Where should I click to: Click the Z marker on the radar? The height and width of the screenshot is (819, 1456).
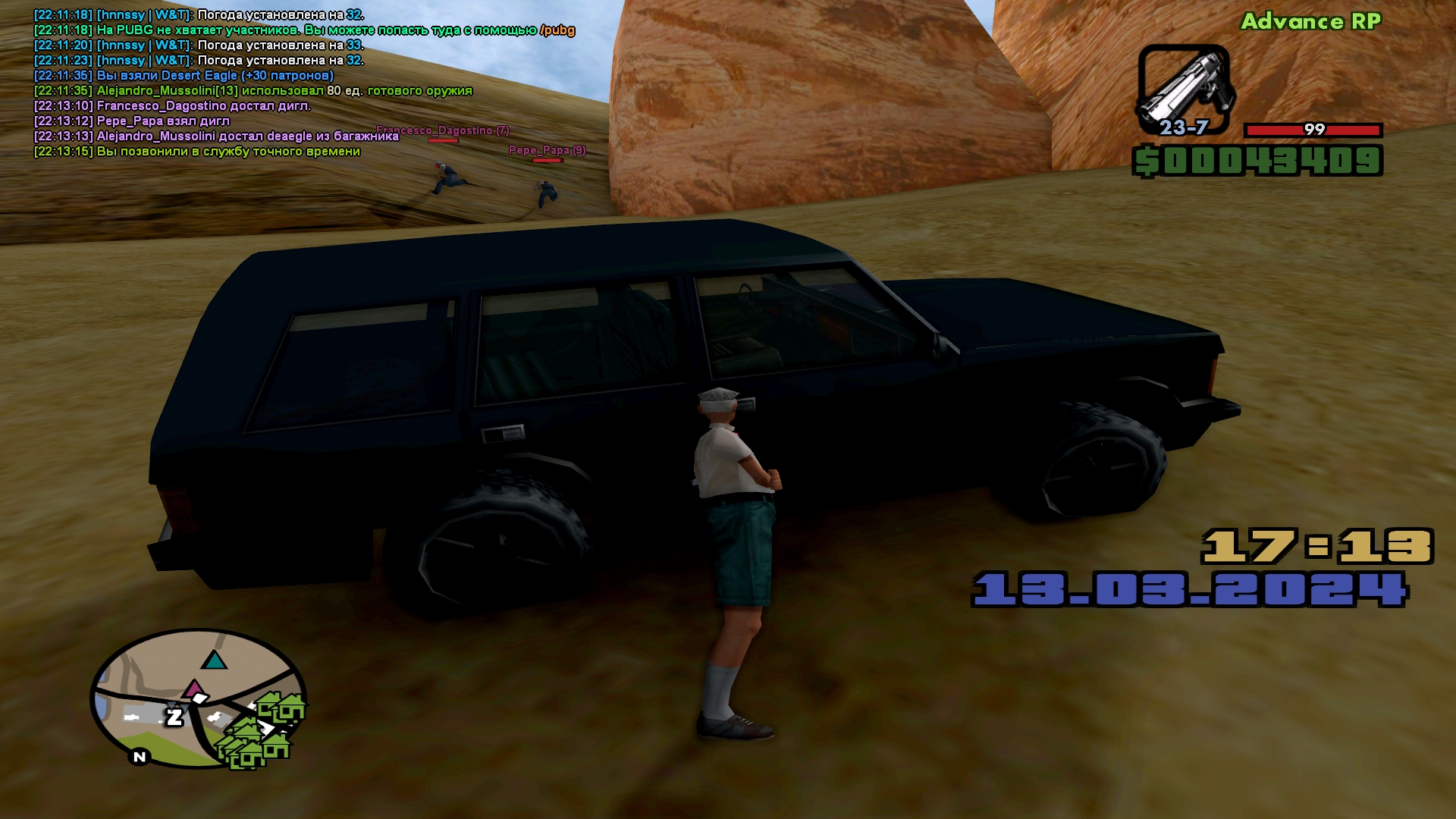point(174,717)
